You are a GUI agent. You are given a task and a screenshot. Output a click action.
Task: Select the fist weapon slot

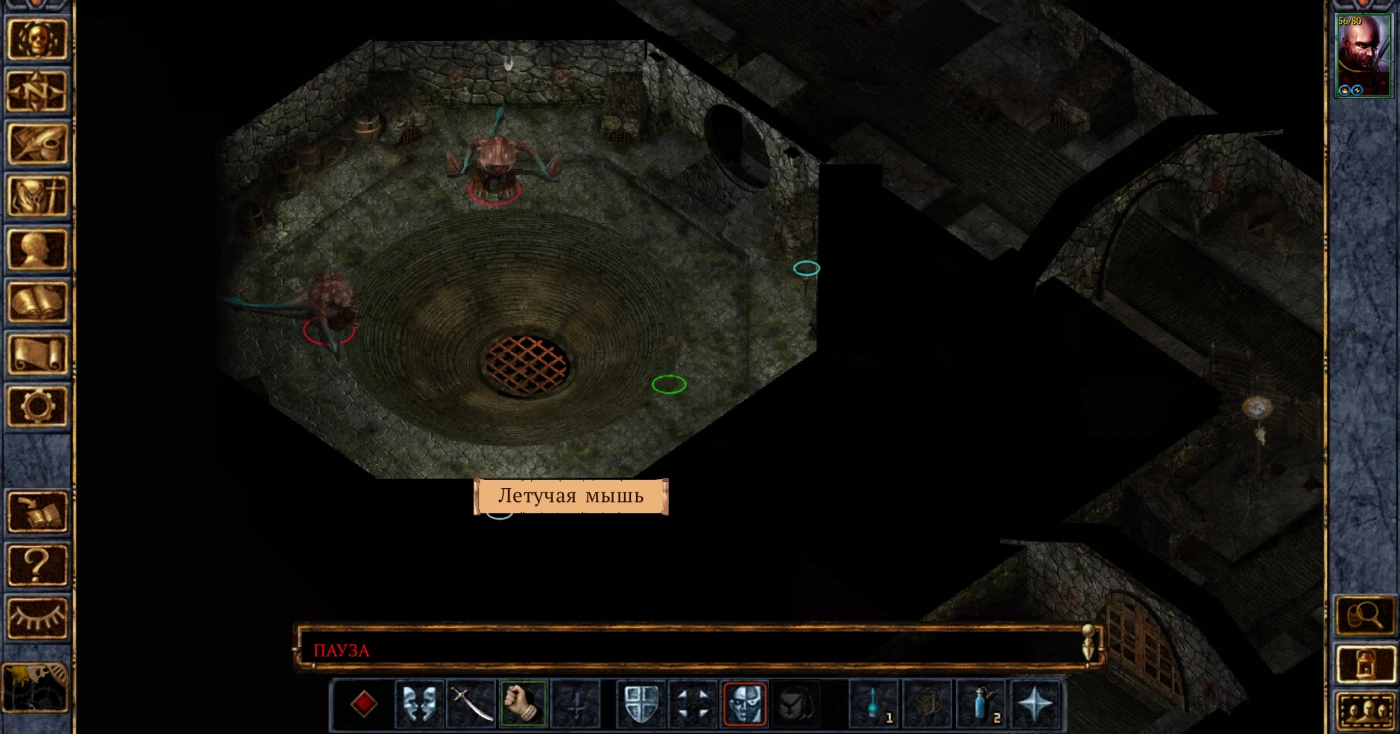click(x=523, y=704)
